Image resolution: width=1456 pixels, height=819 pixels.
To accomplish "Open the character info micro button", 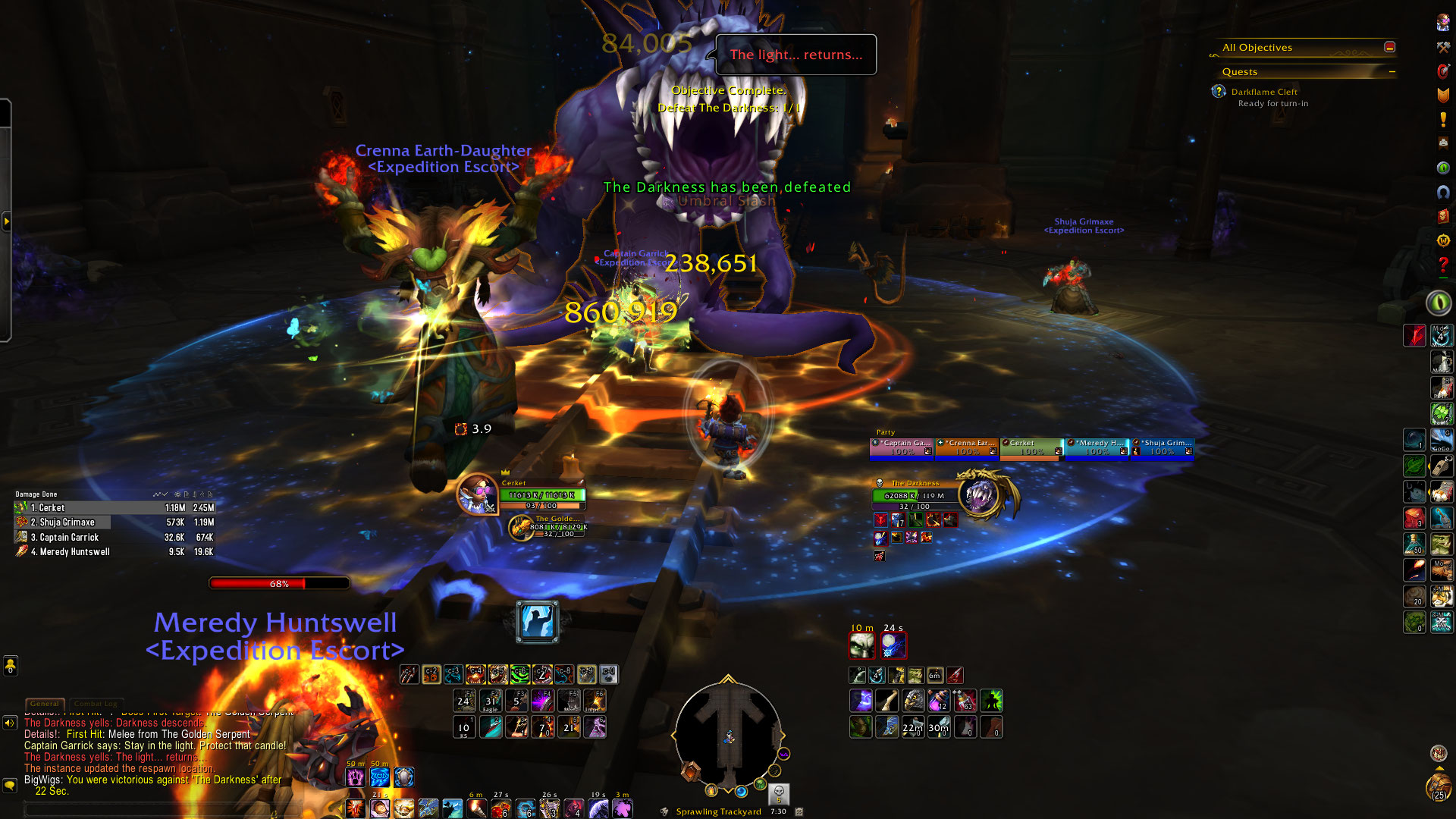I will click(x=1442, y=23).
